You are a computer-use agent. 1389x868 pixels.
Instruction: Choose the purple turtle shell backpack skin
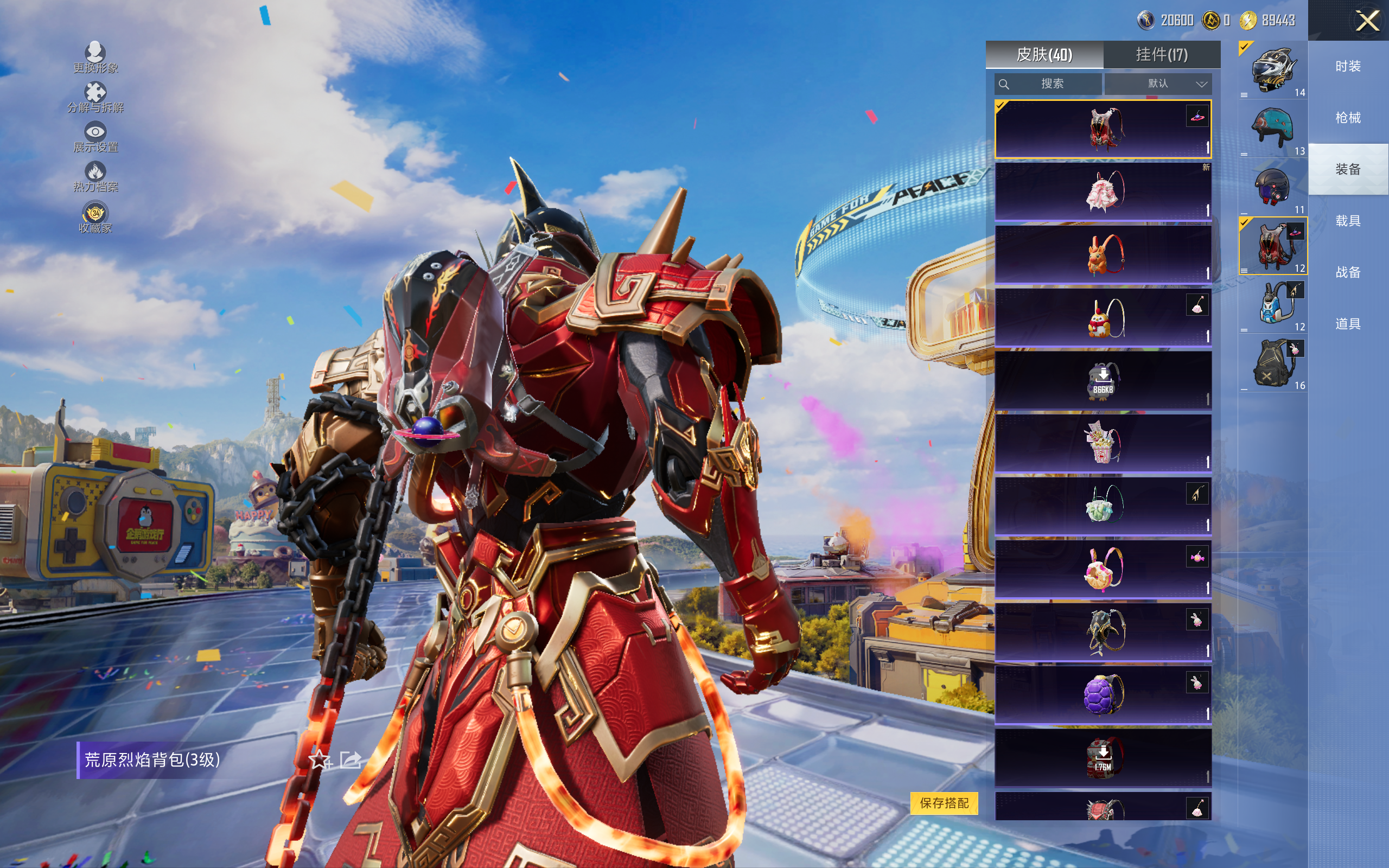(1103, 694)
